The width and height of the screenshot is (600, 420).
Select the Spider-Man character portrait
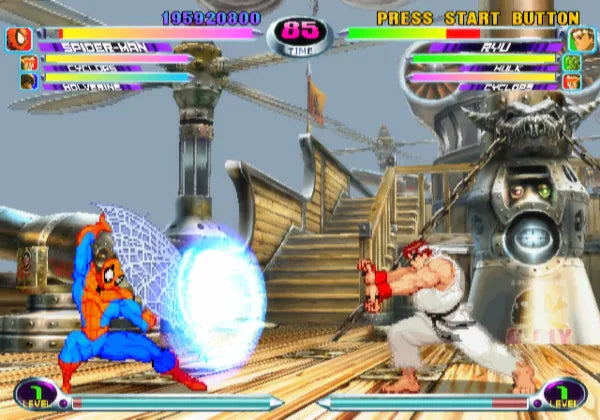click(19, 40)
